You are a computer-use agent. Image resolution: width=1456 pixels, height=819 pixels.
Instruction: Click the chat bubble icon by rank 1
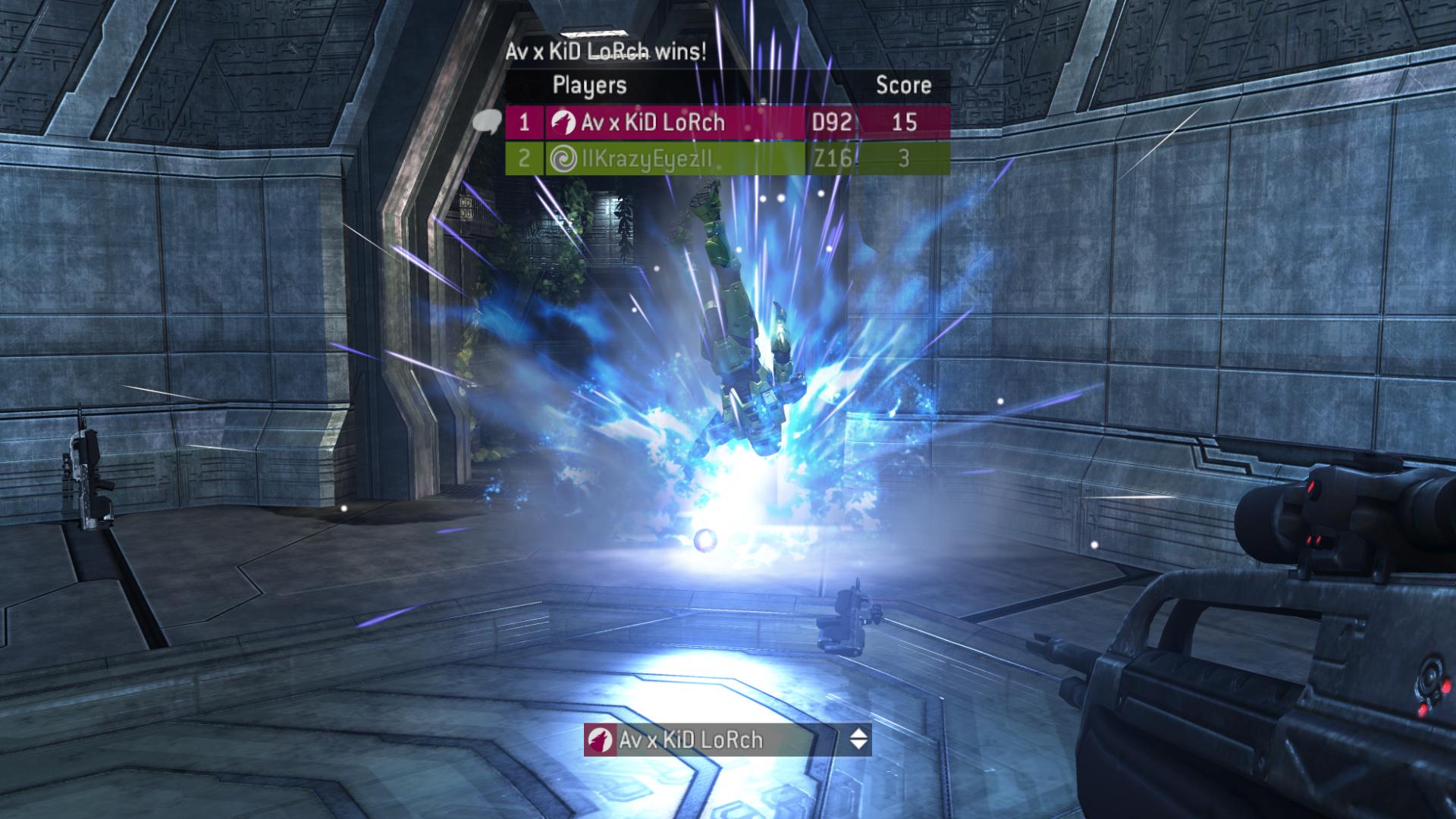[487, 121]
